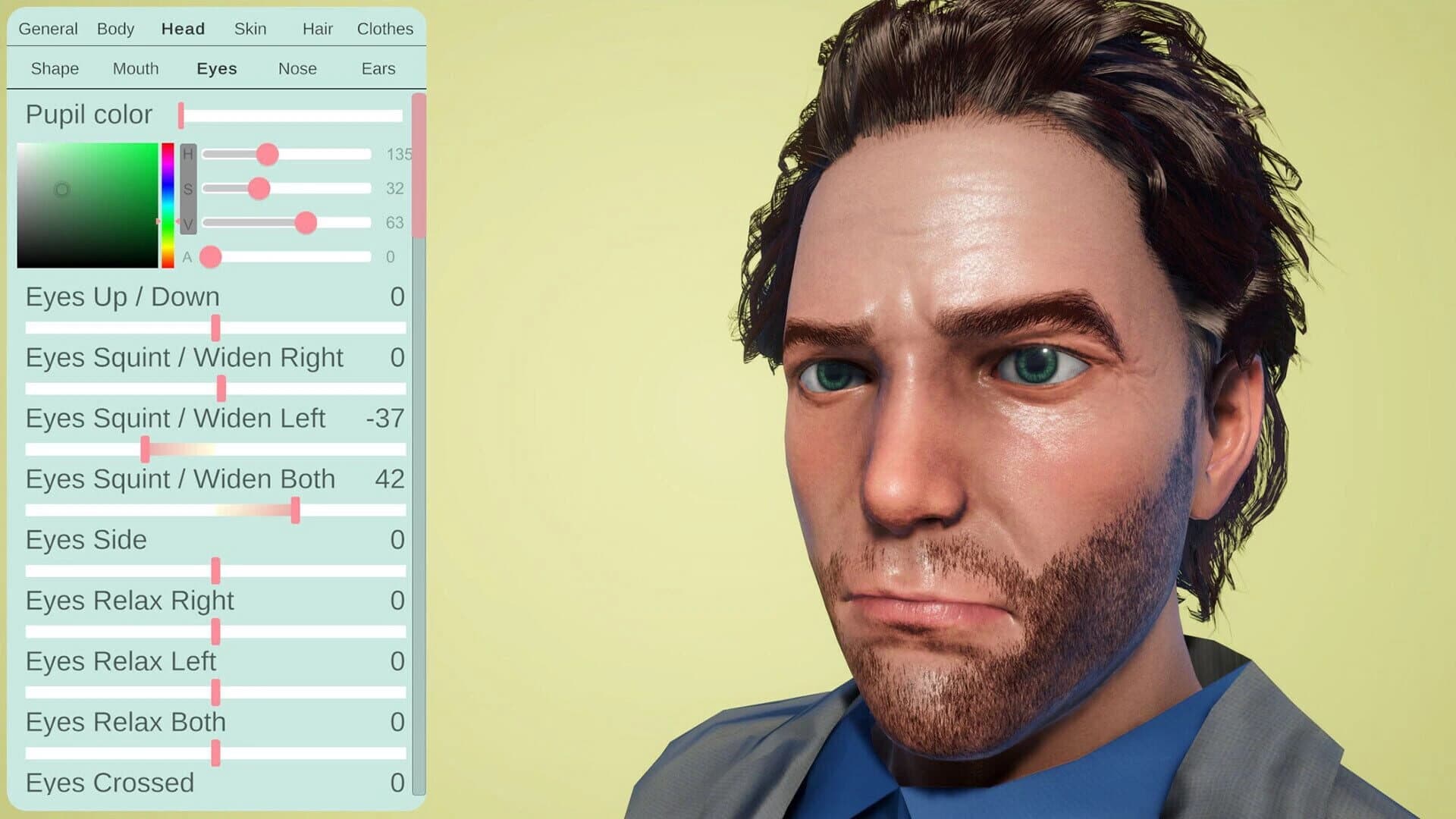
Task: Click the vertical rainbow hue strip
Action: (166, 205)
